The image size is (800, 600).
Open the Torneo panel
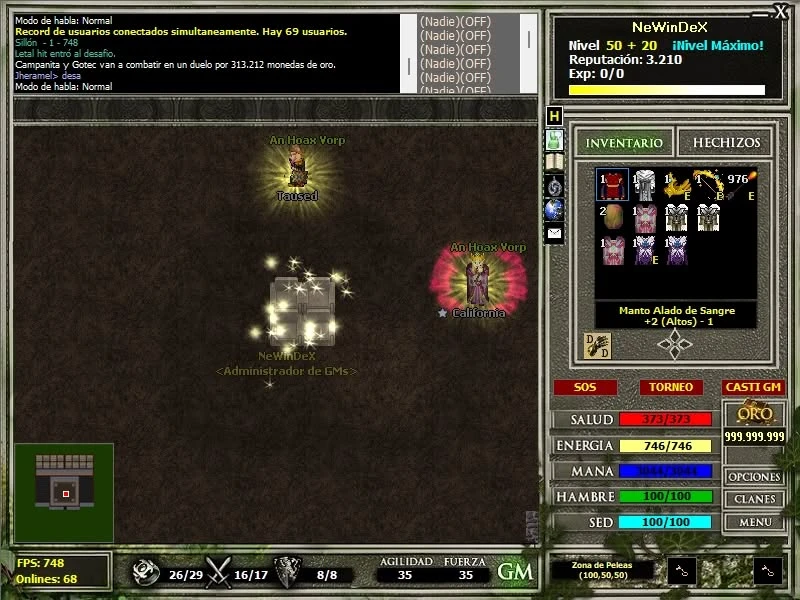click(670, 387)
